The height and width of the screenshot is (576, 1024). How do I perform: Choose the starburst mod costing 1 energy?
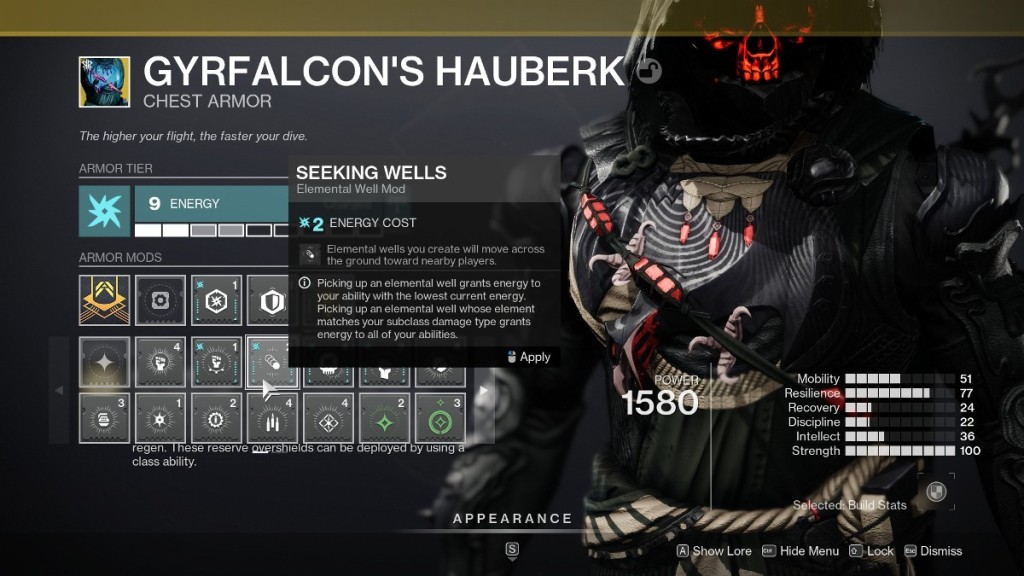(161, 418)
